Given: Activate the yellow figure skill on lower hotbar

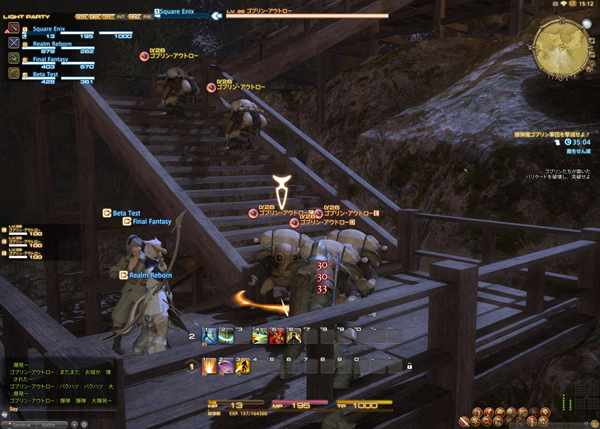Looking at the screenshot, I should tap(242, 366).
